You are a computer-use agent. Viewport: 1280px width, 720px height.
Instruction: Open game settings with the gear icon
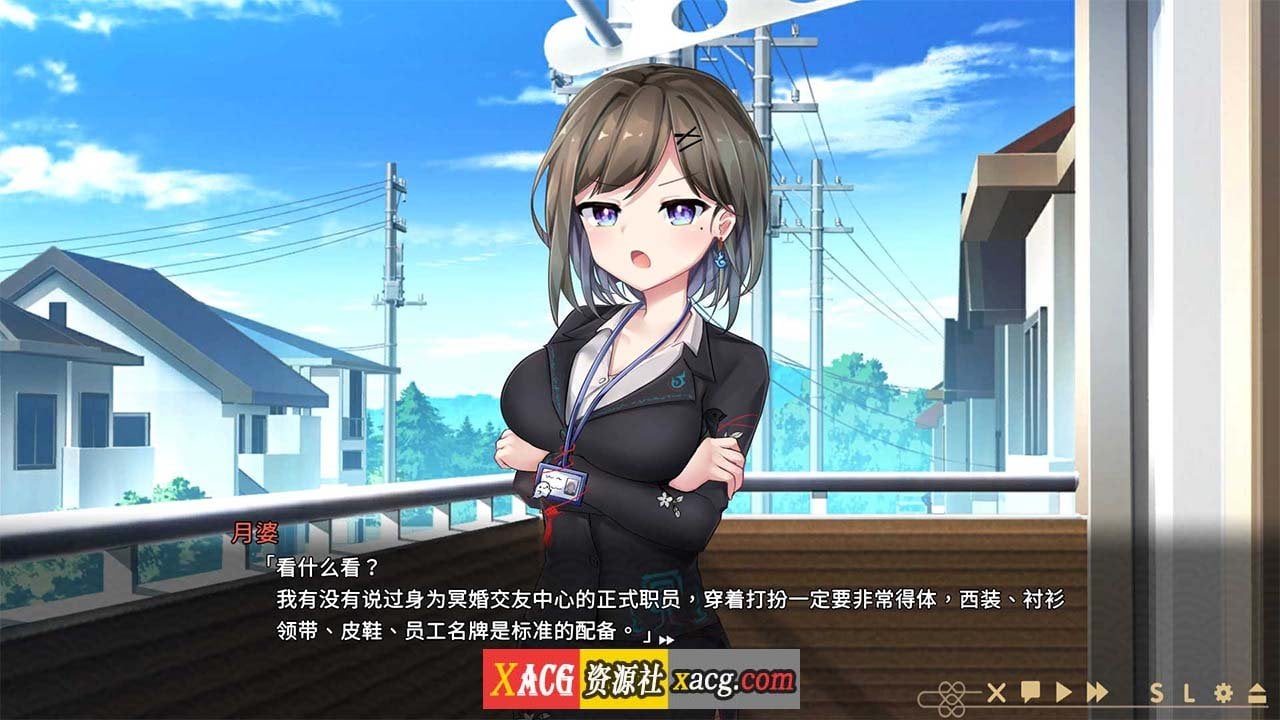[x=1222, y=693]
